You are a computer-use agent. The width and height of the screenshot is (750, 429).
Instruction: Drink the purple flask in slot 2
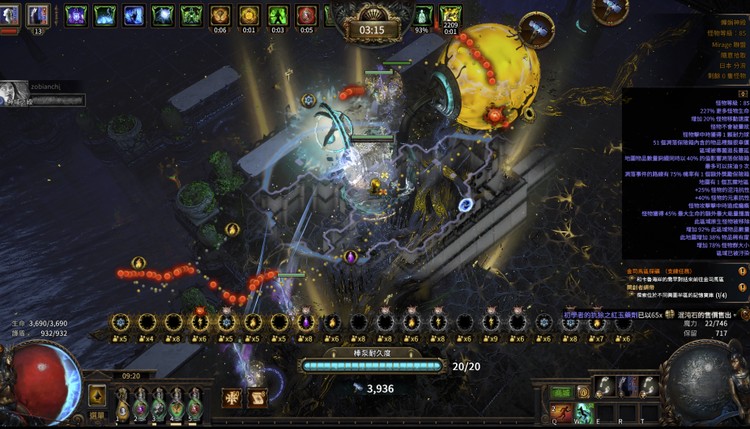point(140,407)
